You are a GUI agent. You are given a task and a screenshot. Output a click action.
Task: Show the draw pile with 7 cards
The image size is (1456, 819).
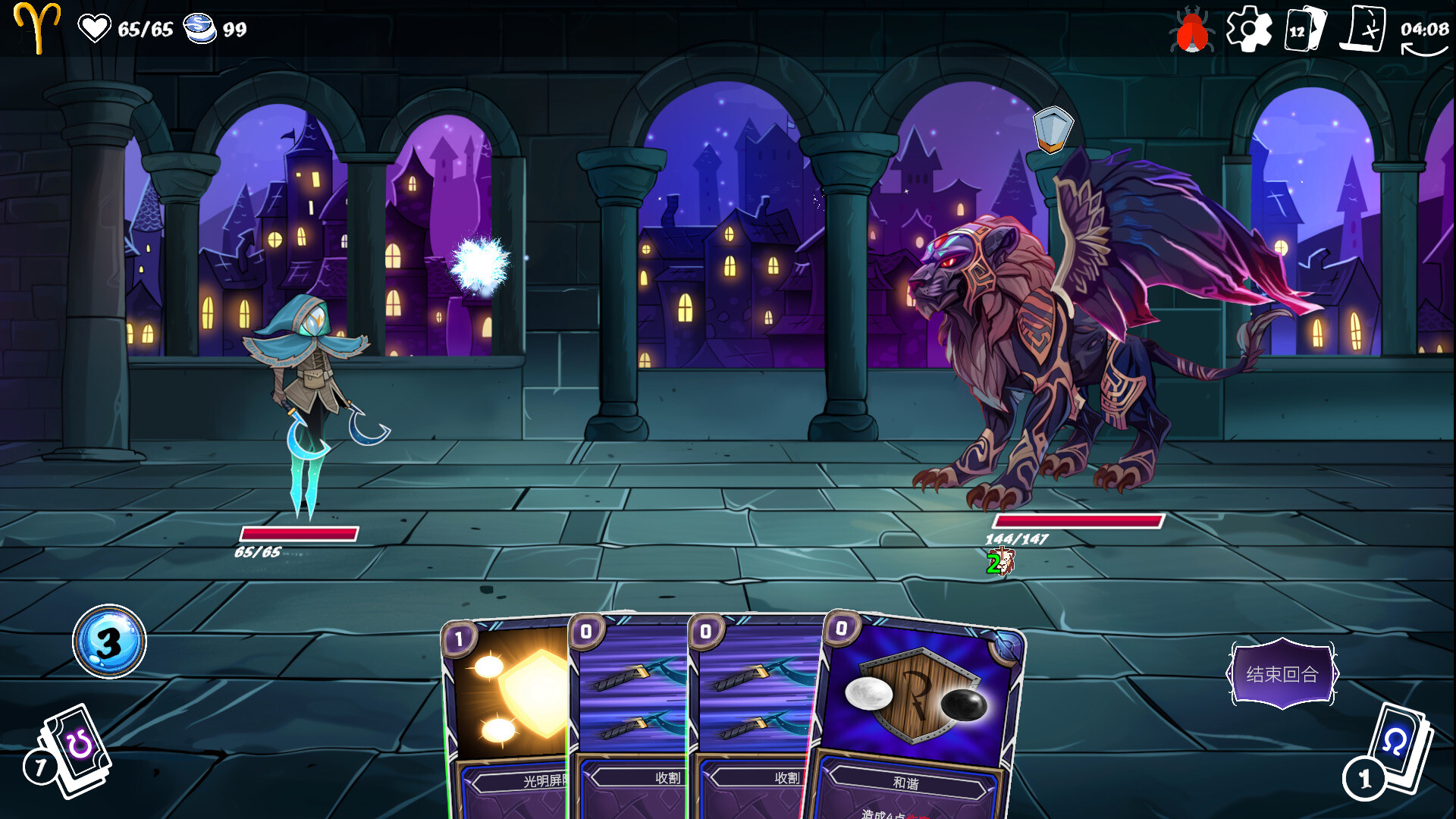point(72,751)
